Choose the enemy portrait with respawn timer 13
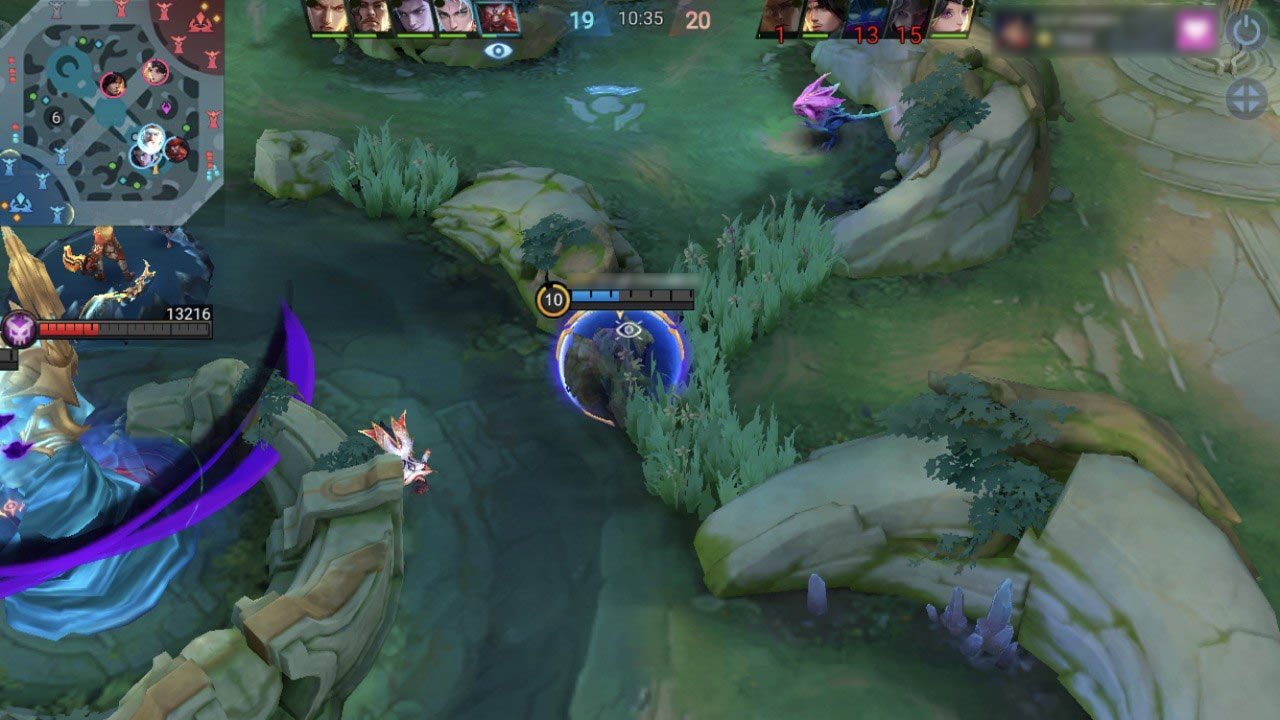1280x720 pixels. (x=866, y=19)
